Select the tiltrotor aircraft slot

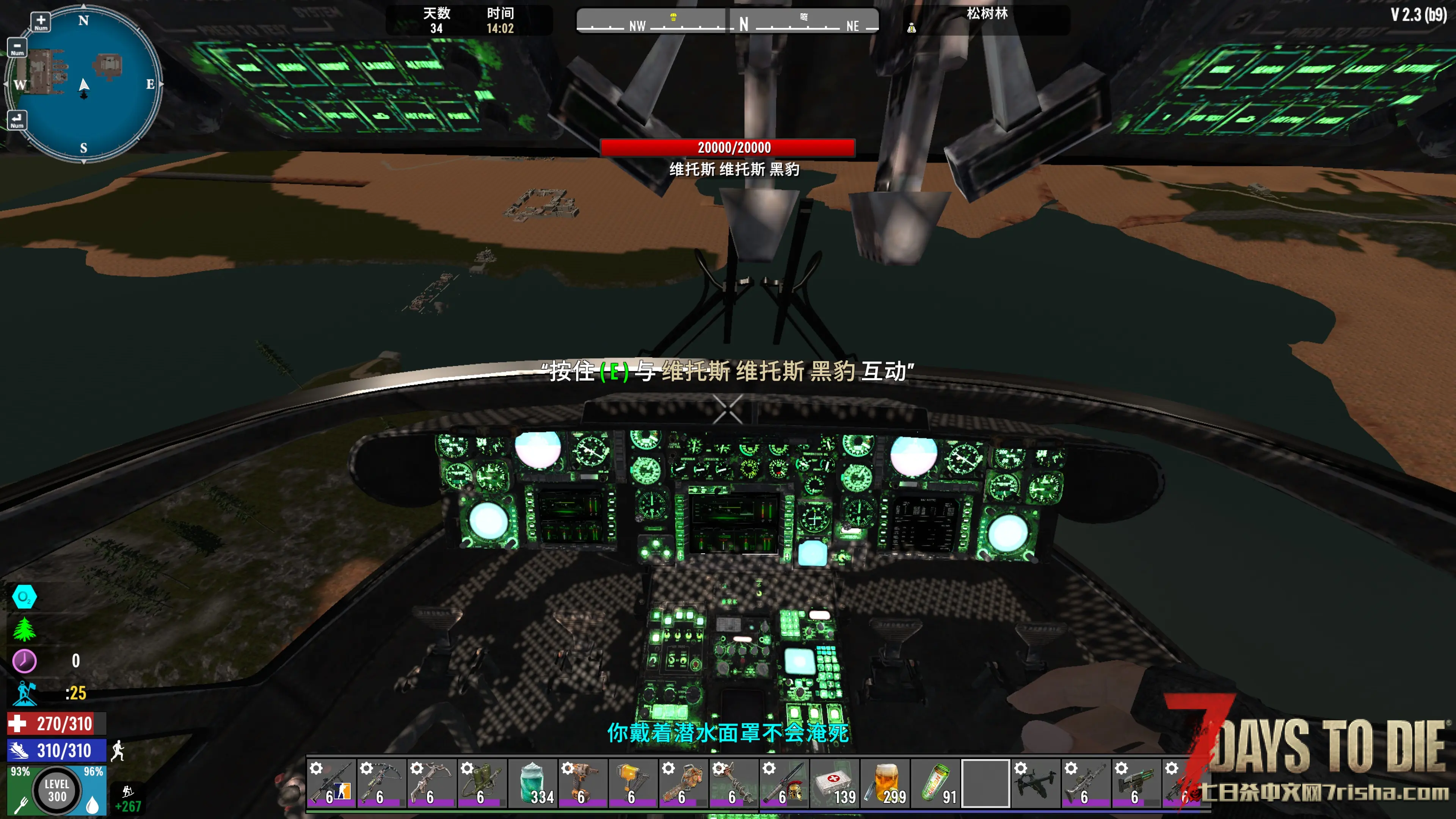(x=1036, y=783)
